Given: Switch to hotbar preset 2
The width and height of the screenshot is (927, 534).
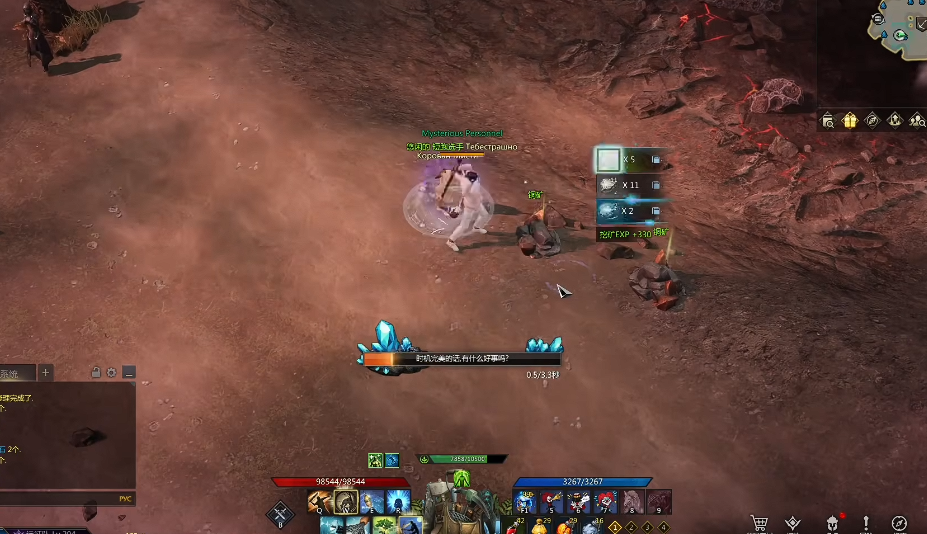Looking at the screenshot, I should 630,527.
